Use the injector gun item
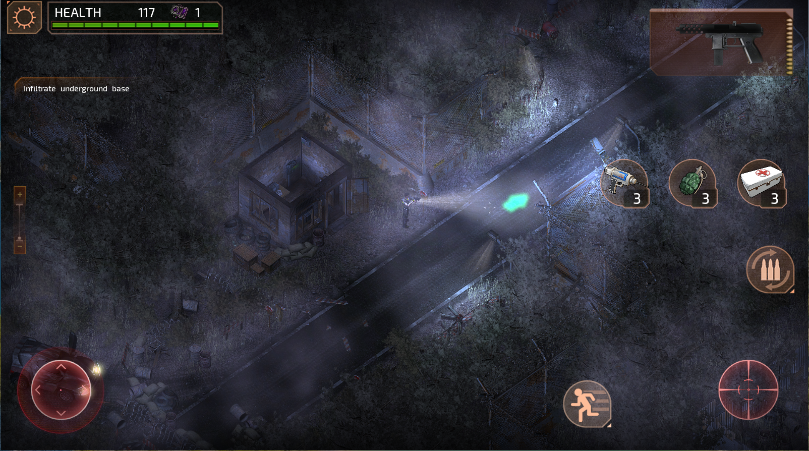The width and height of the screenshot is (809, 451). (622, 182)
